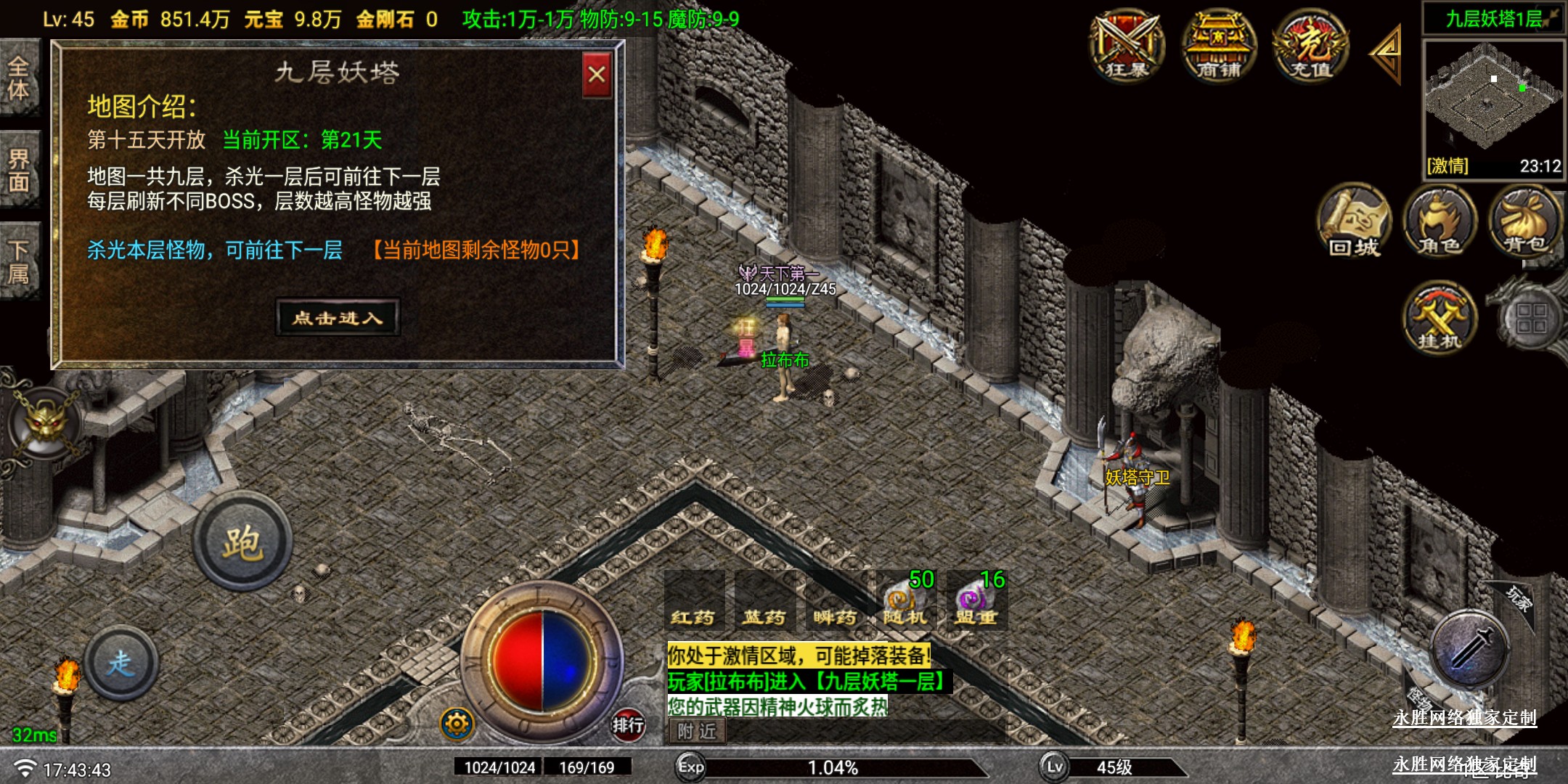
Task: Open settings via the gear icon
Action: click(457, 724)
